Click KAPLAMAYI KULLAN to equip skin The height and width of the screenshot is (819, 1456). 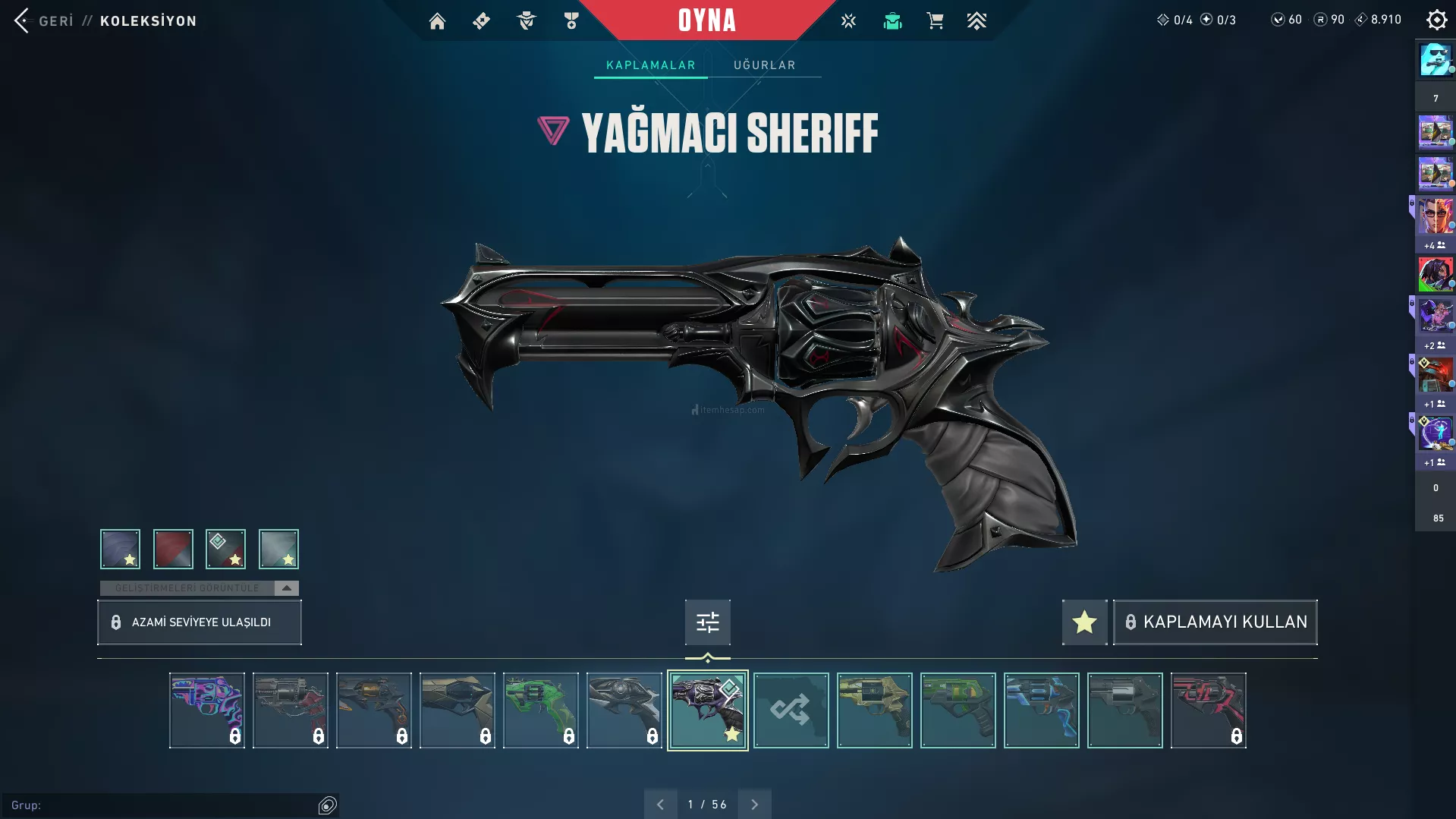pos(1215,622)
